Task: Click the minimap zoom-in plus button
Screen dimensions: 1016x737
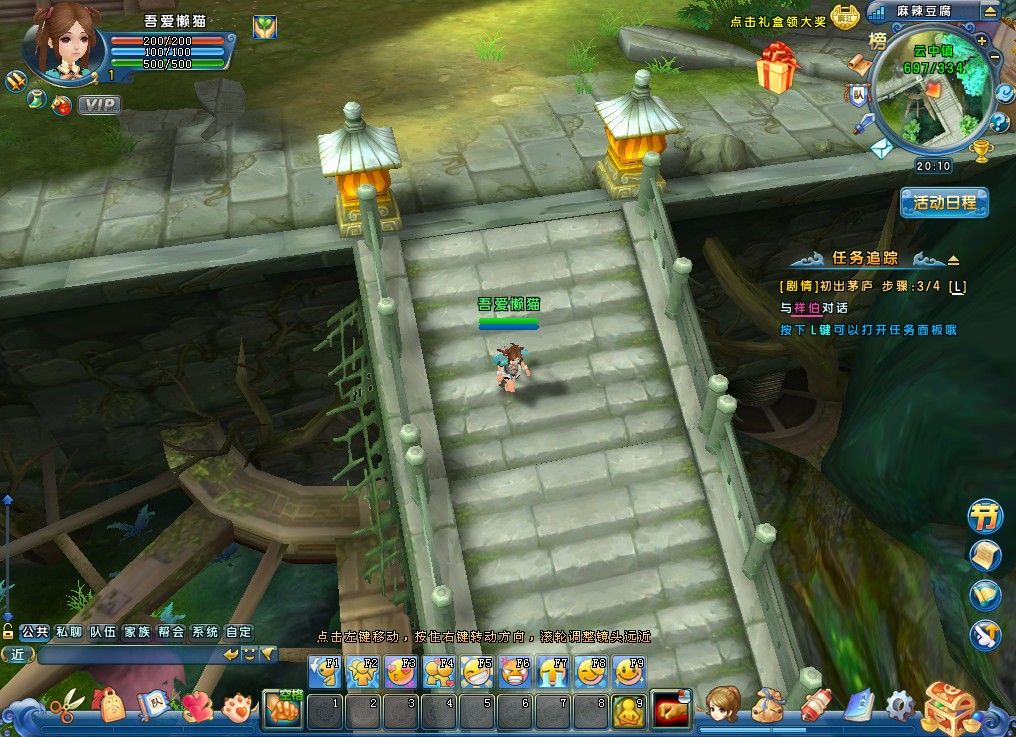Action: pyautogui.click(x=982, y=41)
